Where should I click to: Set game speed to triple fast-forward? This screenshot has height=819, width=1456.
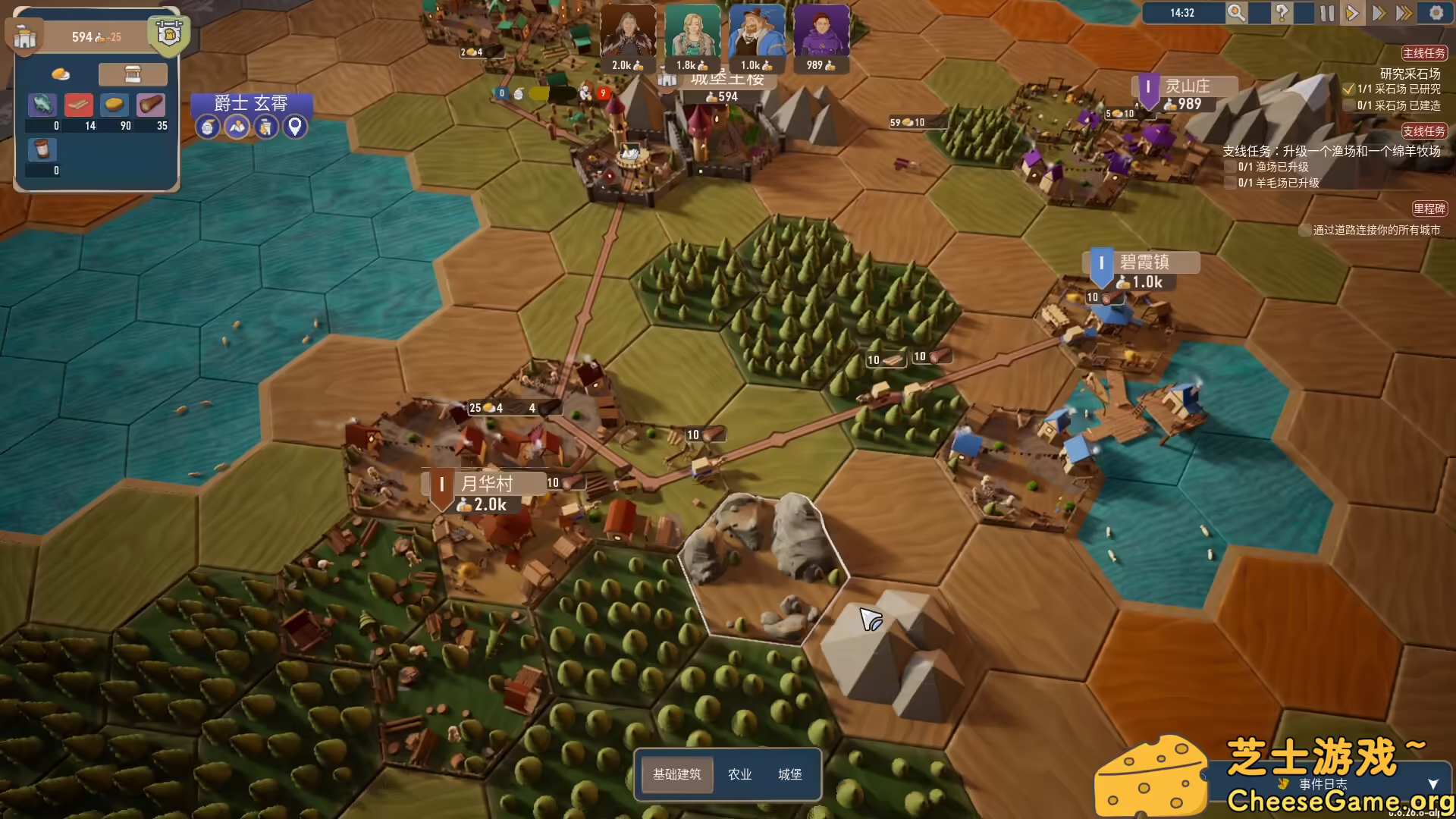1404,13
